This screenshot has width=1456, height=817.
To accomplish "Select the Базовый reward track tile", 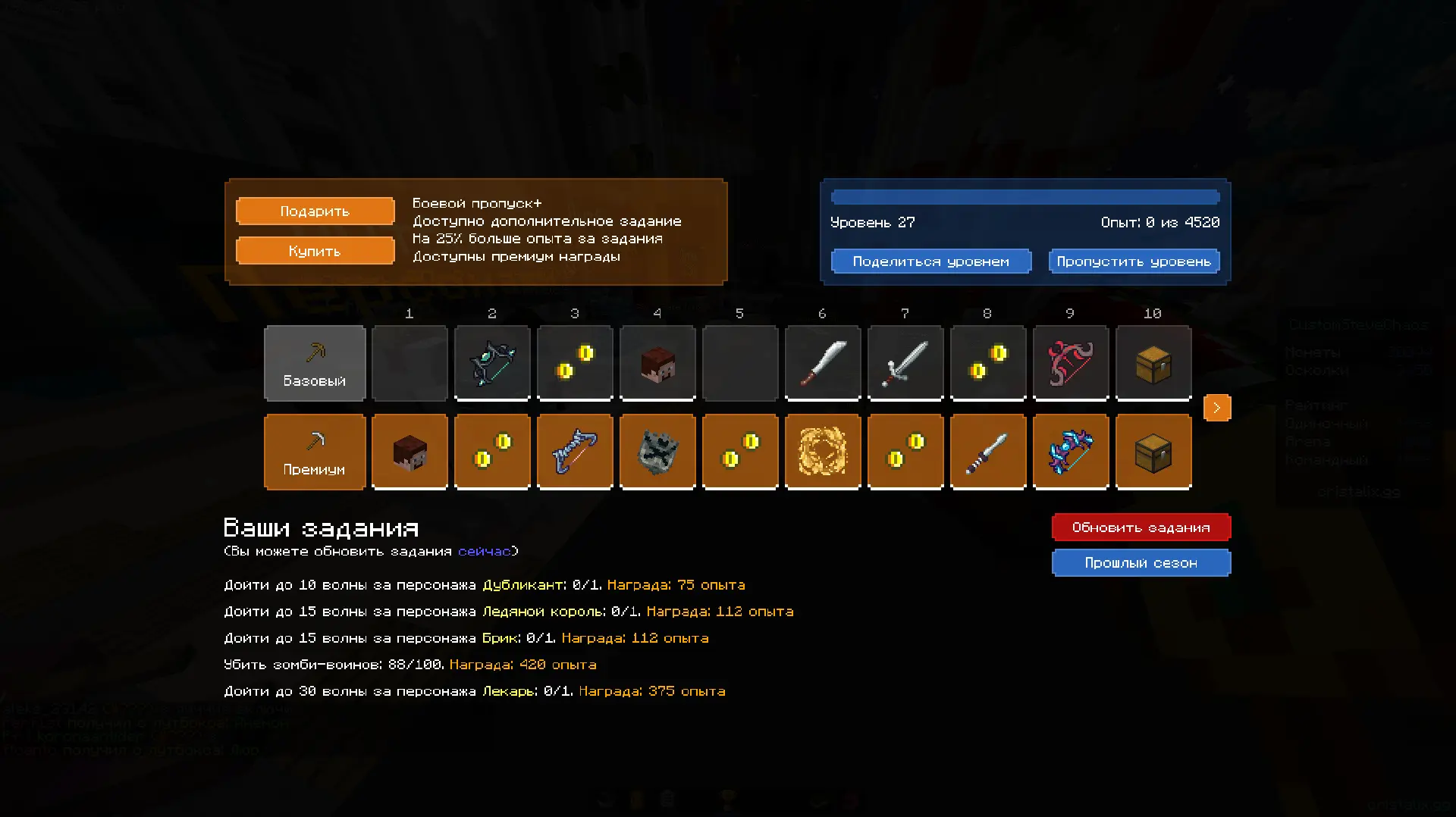I will (315, 363).
